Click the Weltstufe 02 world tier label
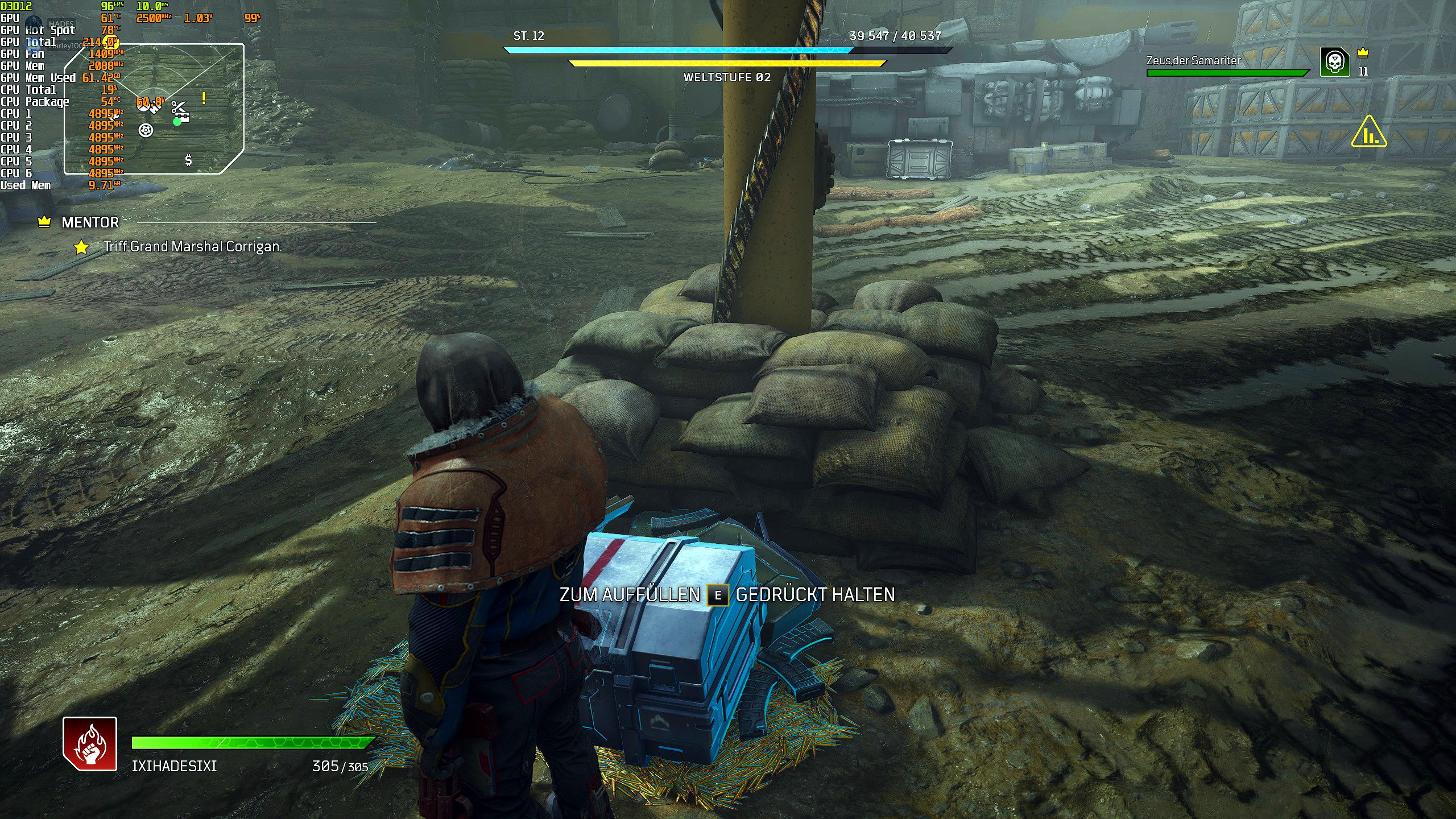The image size is (1456, 819). pos(727,77)
